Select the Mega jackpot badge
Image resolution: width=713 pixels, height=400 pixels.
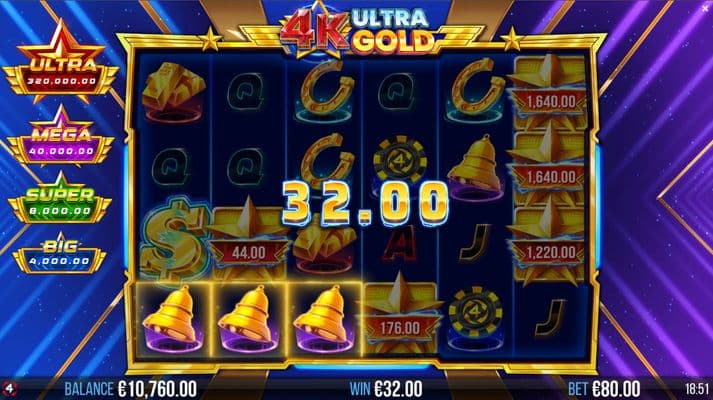coord(59,136)
